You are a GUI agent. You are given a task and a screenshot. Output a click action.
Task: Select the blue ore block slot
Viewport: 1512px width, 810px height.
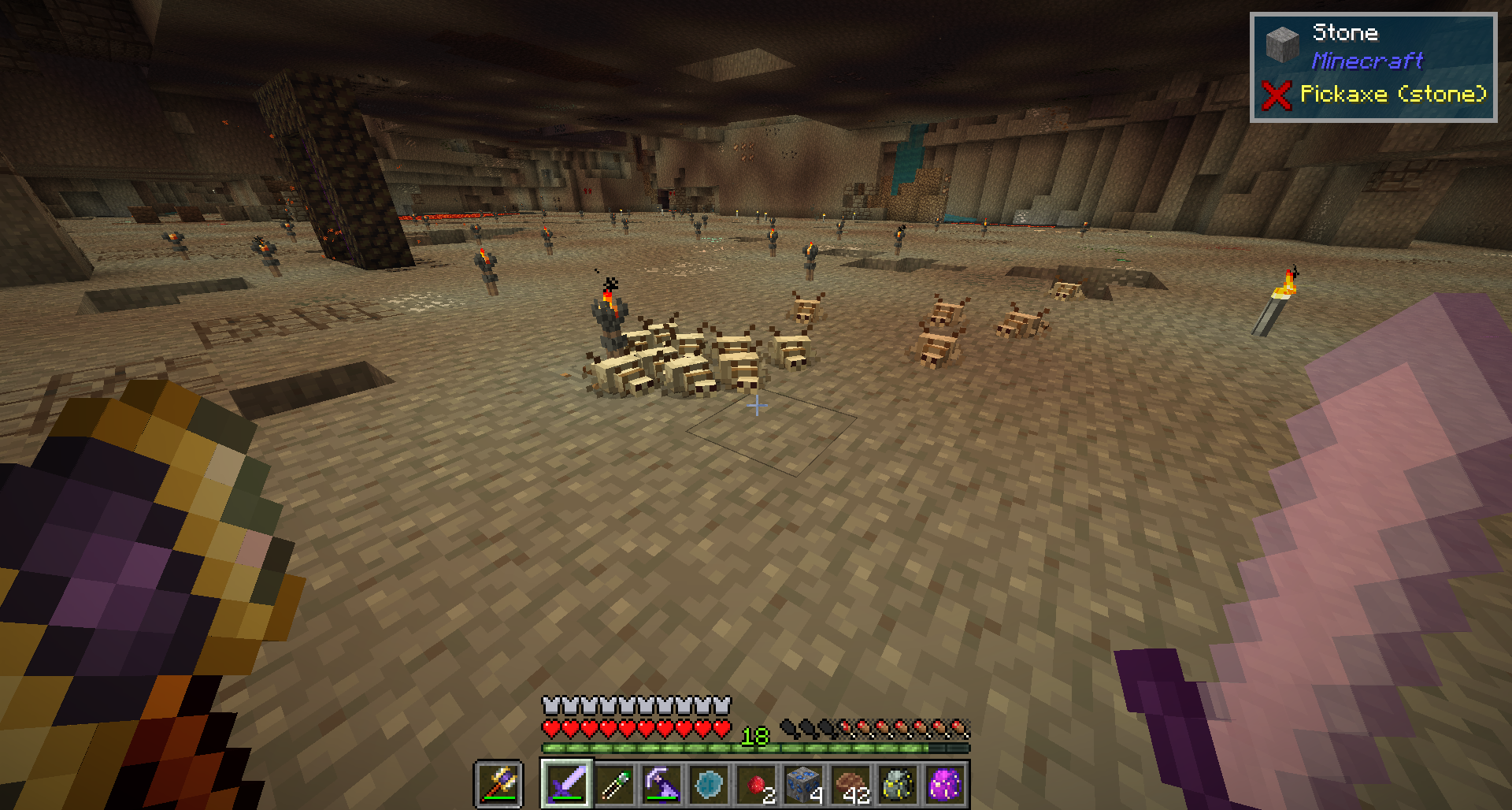click(803, 784)
